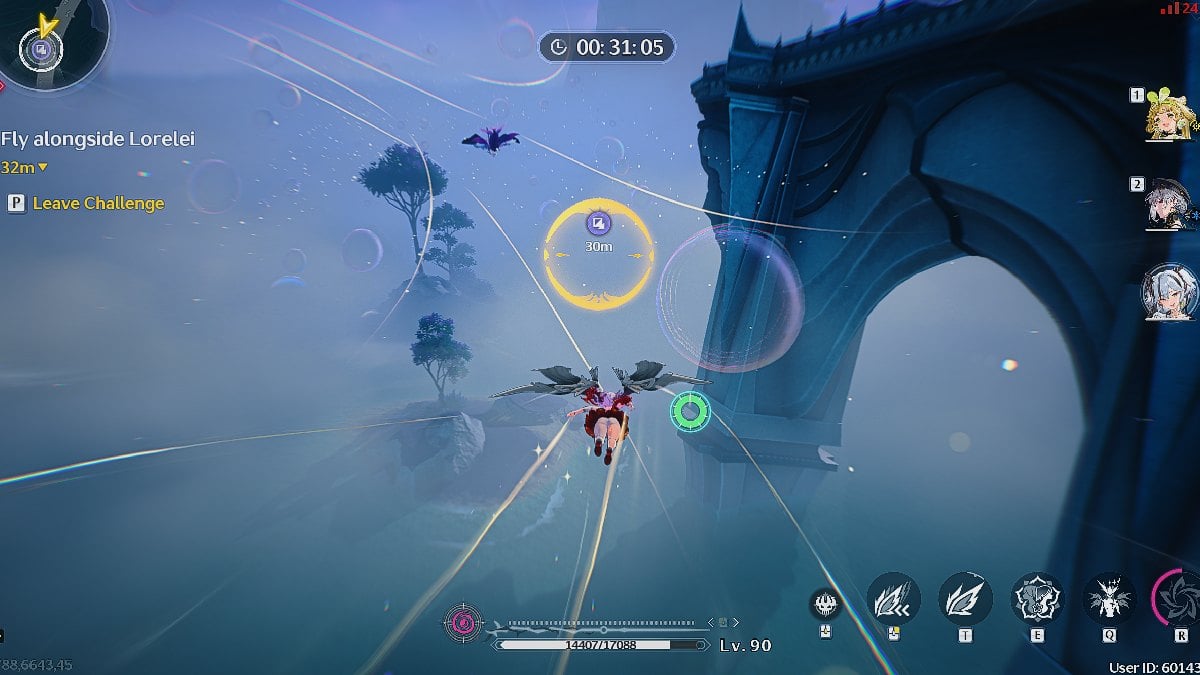Image resolution: width=1200 pixels, height=675 pixels.
Task: Use the feather dash skill with arrows
Action: [x=893, y=600]
